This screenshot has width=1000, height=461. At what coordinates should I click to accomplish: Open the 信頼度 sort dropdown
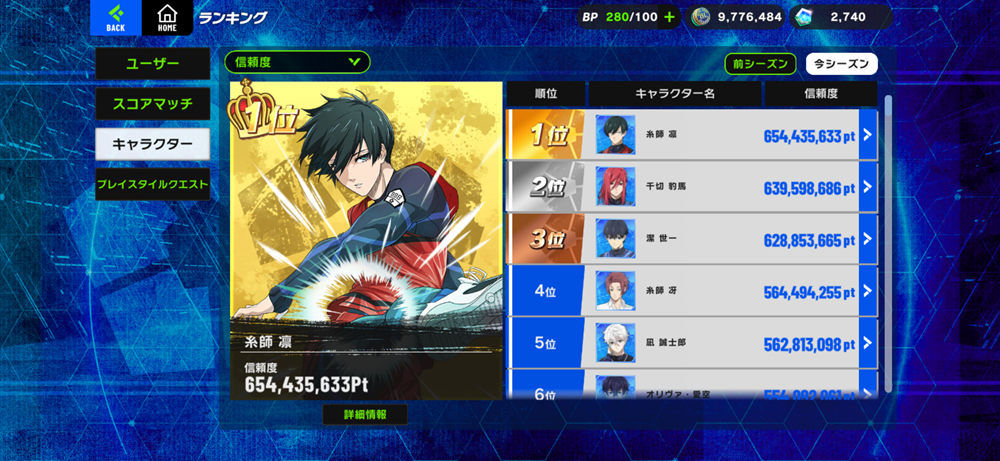click(297, 62)
